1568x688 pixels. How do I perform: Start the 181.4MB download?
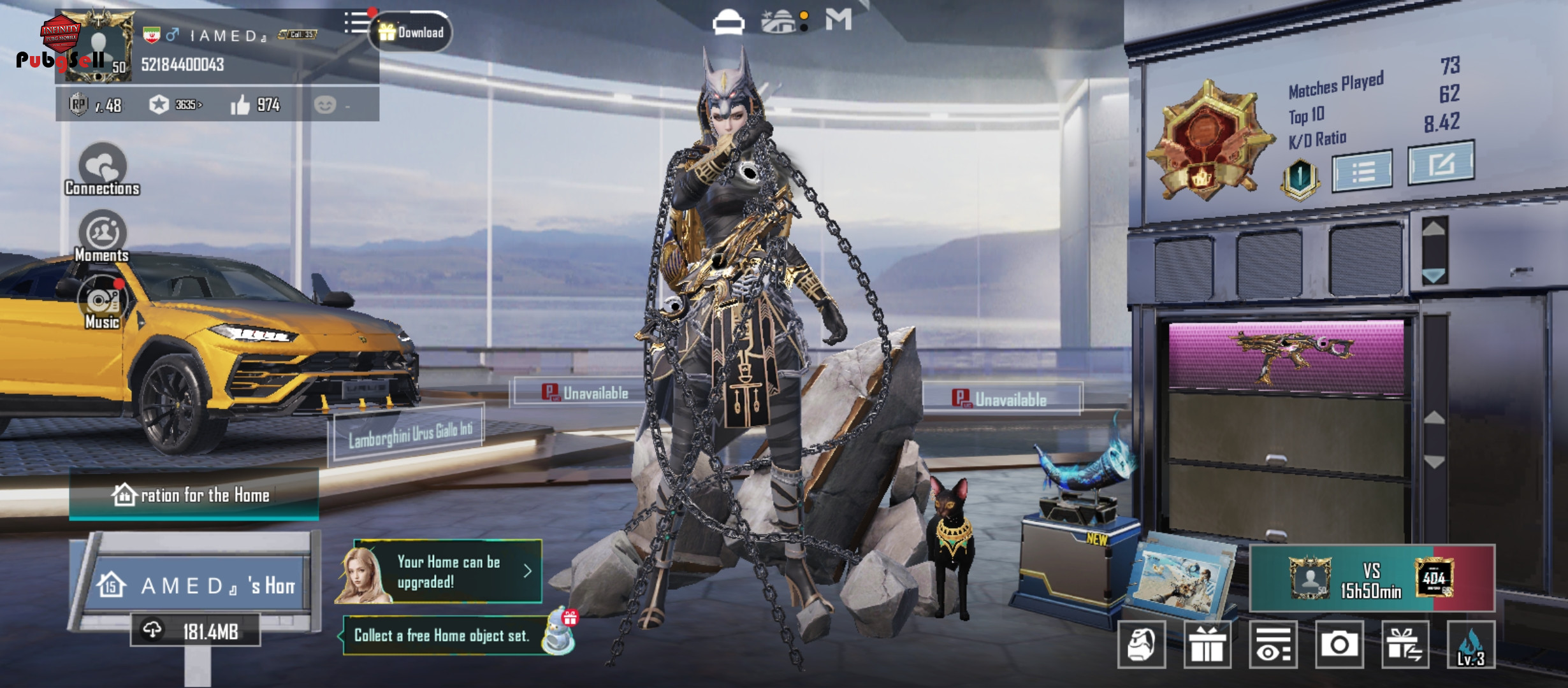pyautogui.click(x=196, y=631)
